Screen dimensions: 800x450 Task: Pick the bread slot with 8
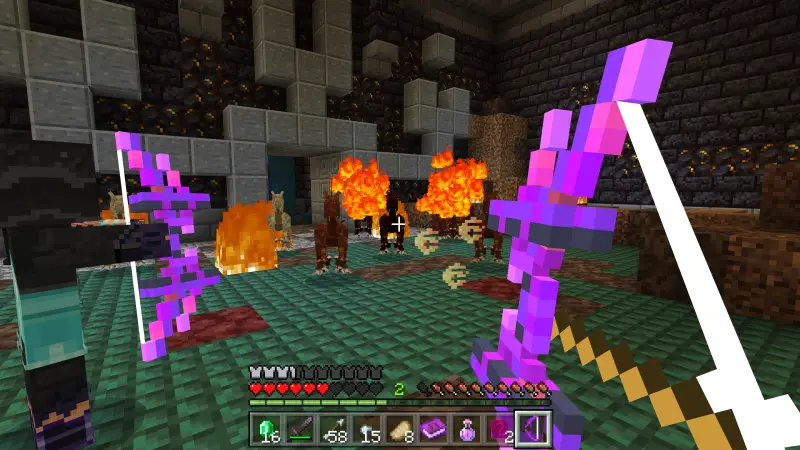coord(401,429)
